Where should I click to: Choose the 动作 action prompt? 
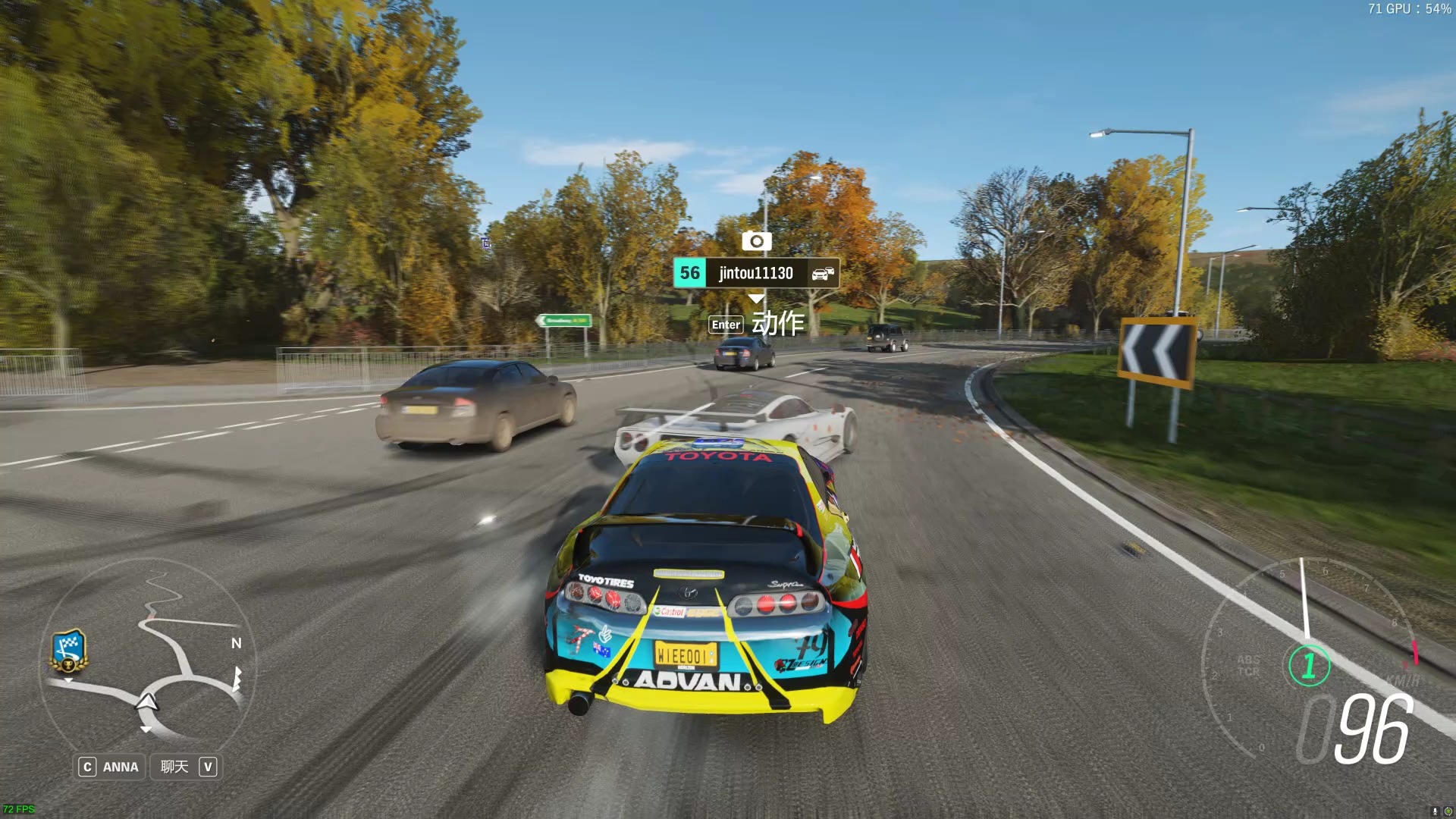coord(757,324)
